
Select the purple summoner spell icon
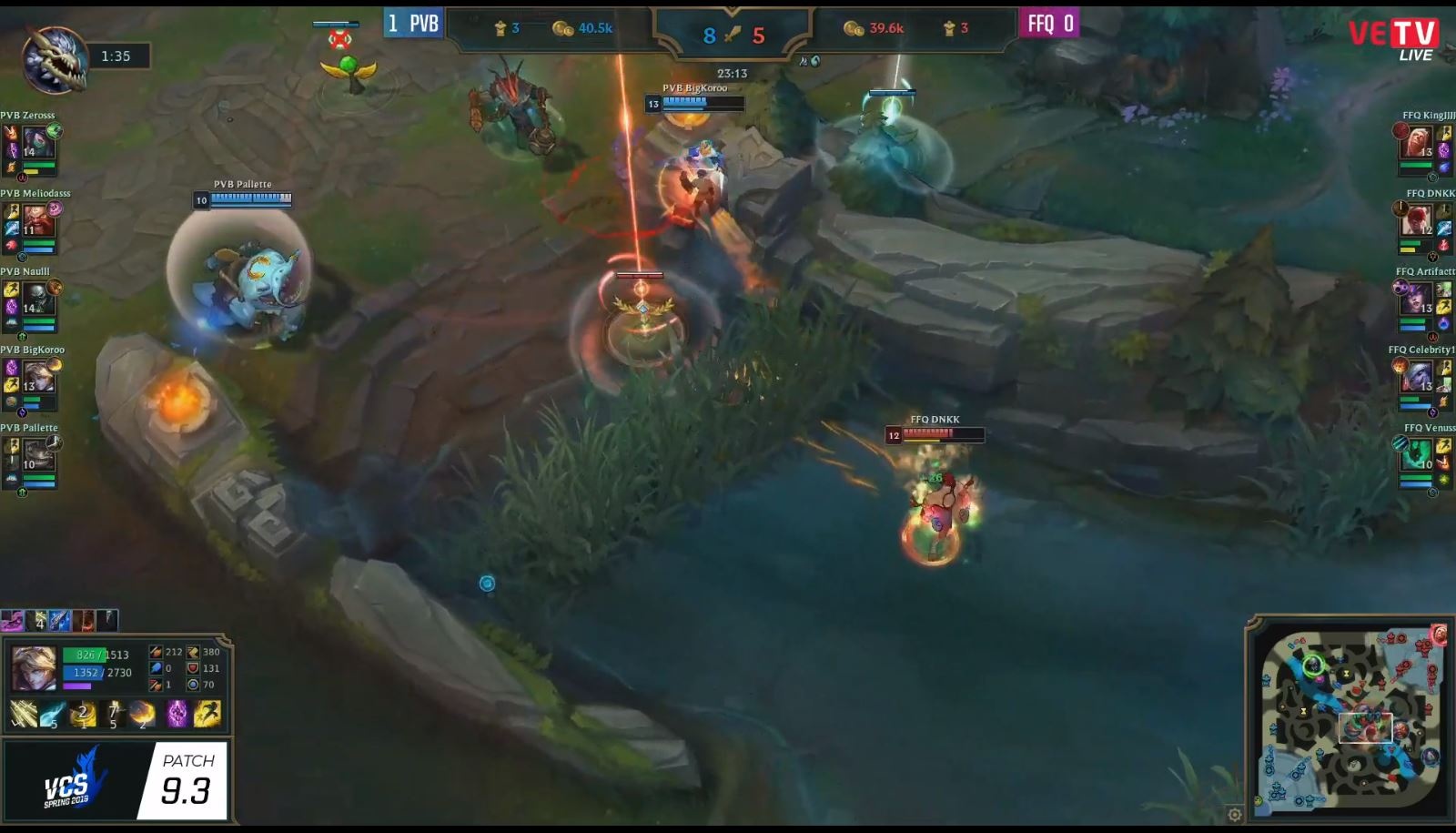(x=177, y=714)
